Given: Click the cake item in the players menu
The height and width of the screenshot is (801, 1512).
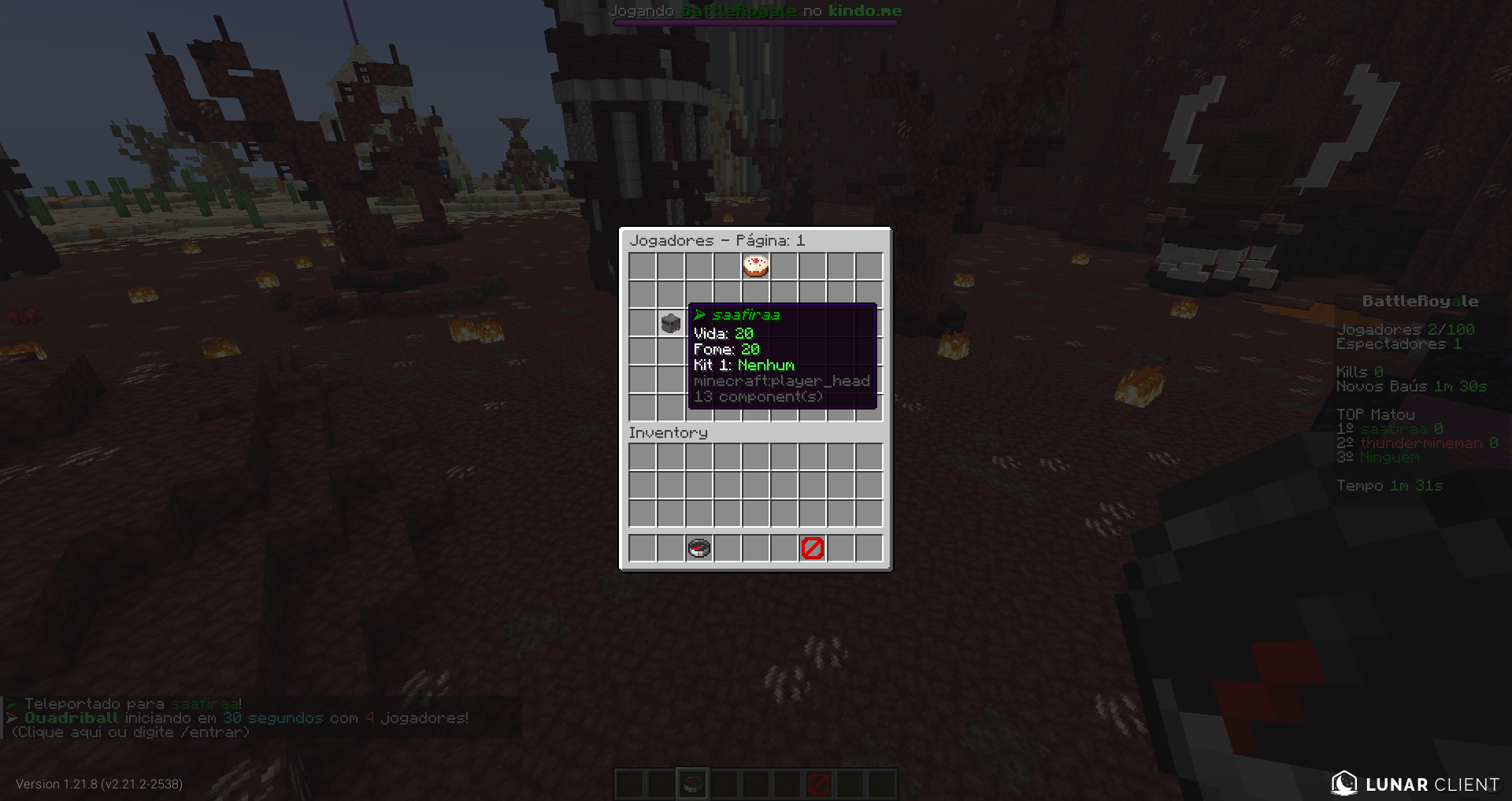Looking at the screenshot, I should pos(755,267).
